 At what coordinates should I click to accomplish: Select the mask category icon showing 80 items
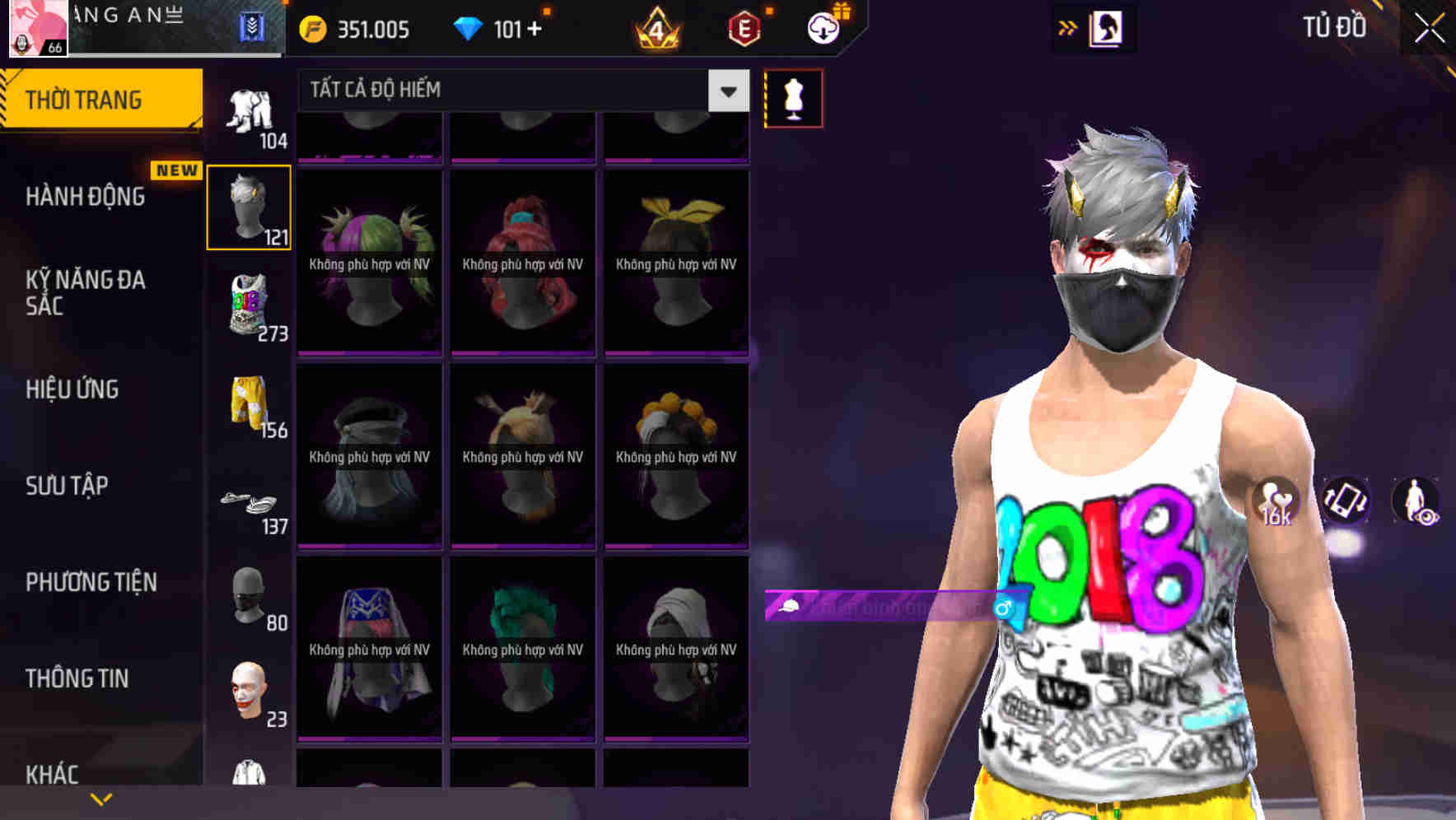[247, 597]
